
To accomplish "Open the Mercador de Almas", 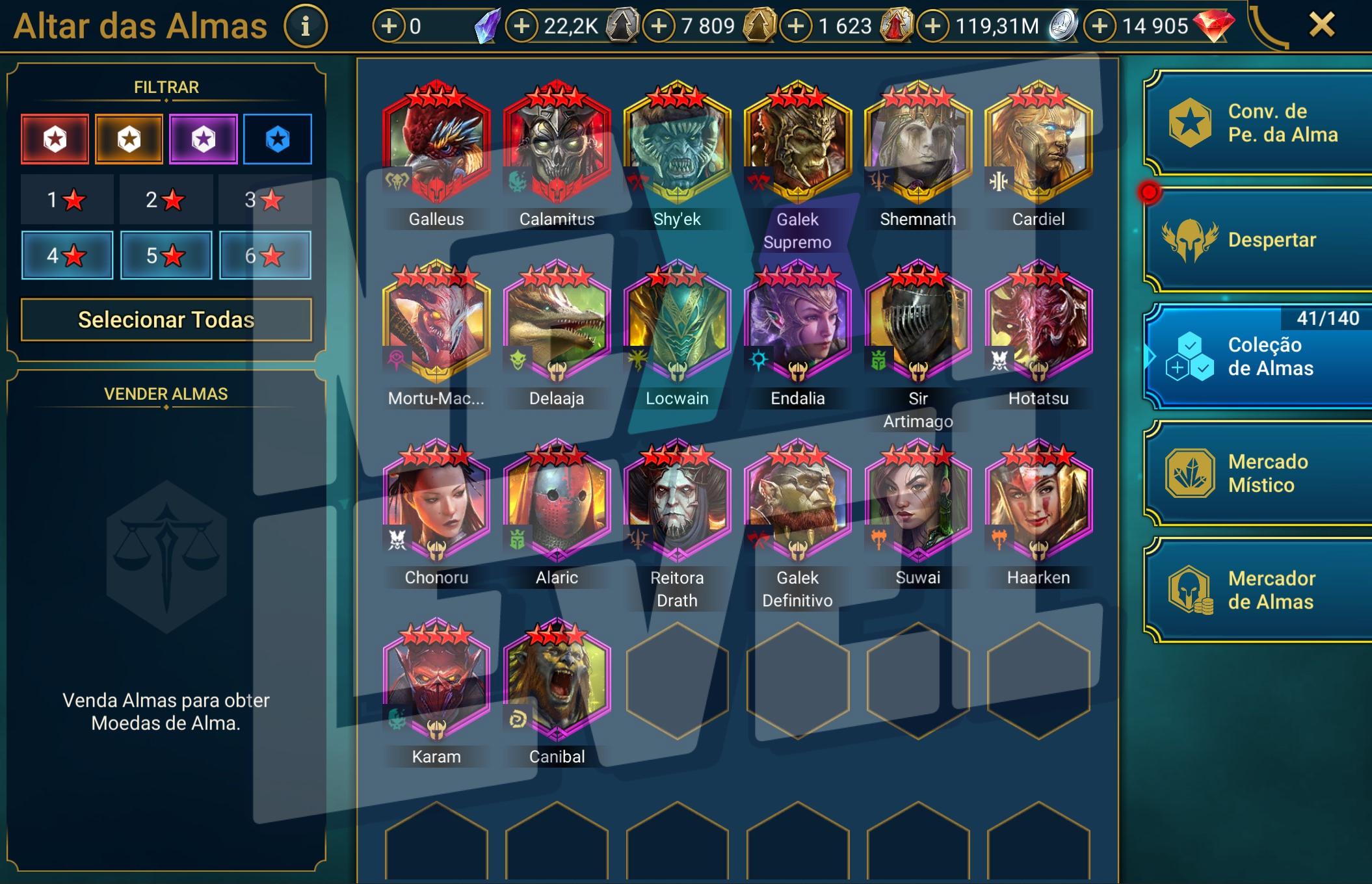I will pos(1258,590).
